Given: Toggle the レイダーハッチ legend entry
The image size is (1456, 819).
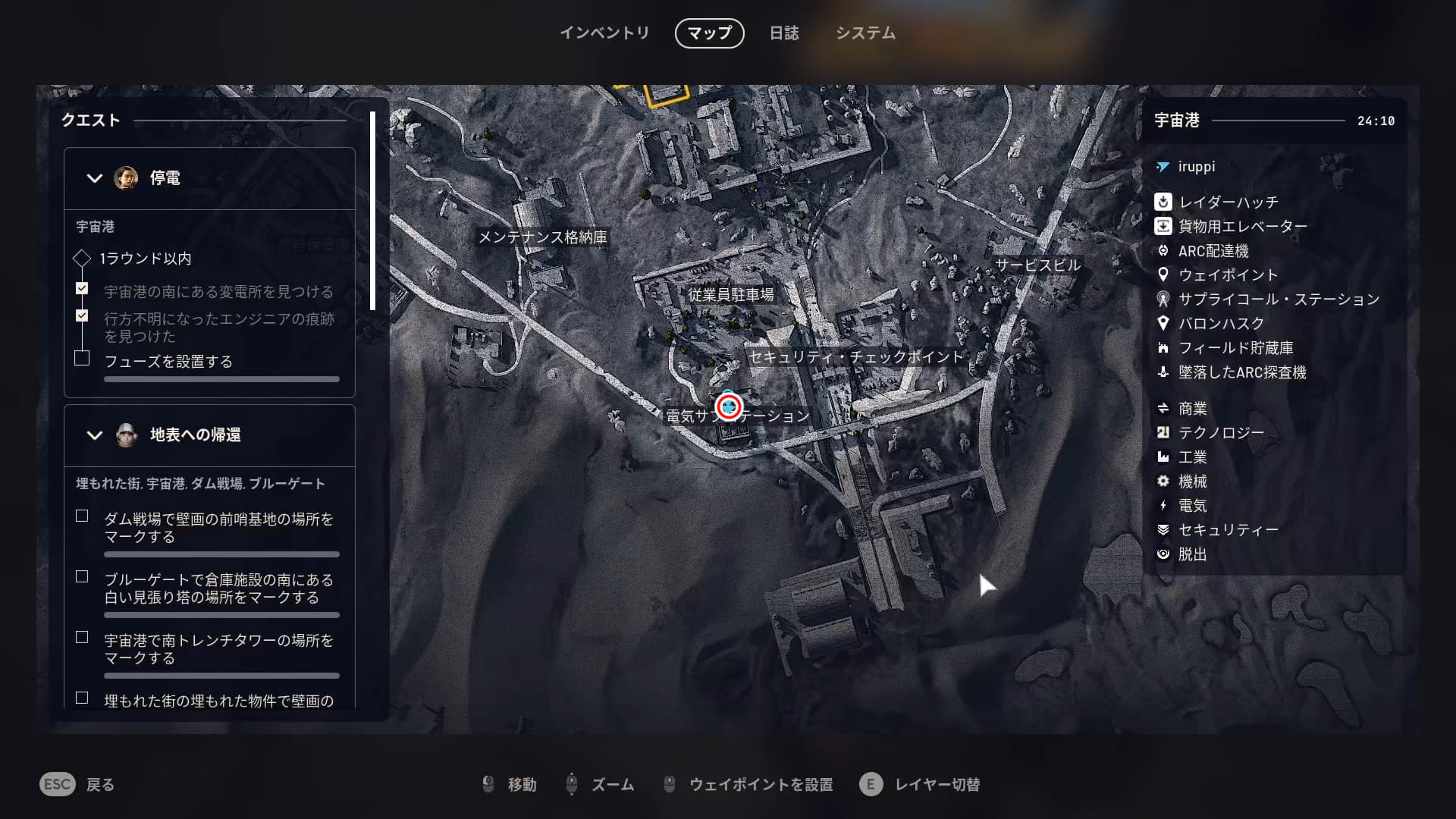Looking at the screenshot, I should coord(1228,202).
